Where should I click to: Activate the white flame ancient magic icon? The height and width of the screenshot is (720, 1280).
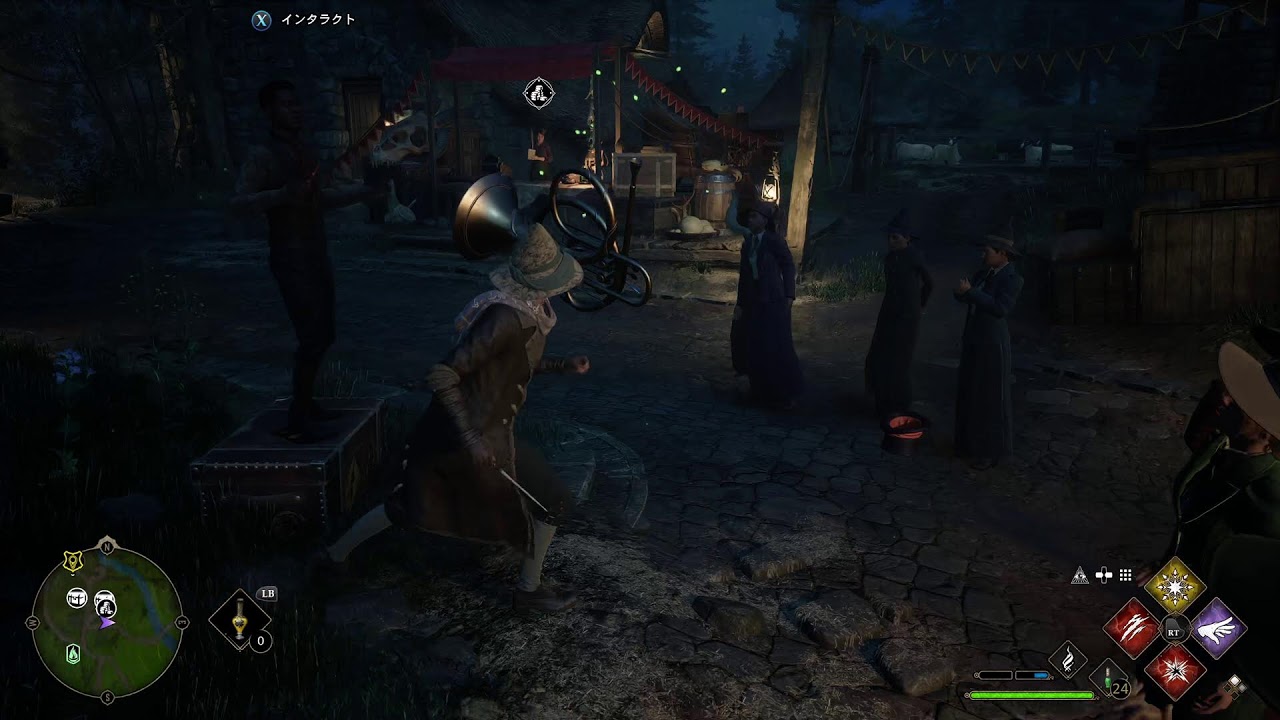pos(1068,659)
